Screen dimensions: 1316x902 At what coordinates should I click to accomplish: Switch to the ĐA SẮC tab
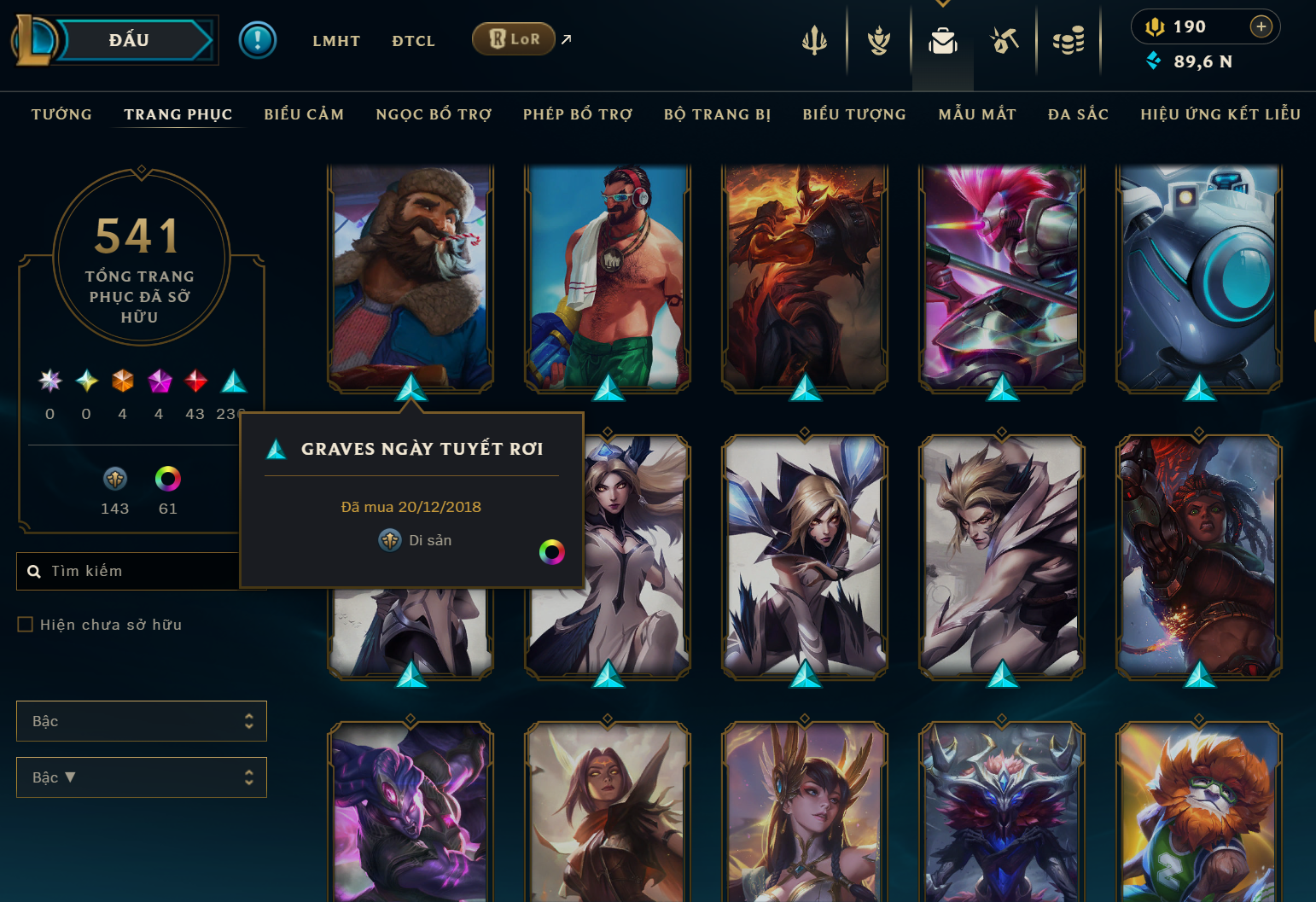point(1078,114)
